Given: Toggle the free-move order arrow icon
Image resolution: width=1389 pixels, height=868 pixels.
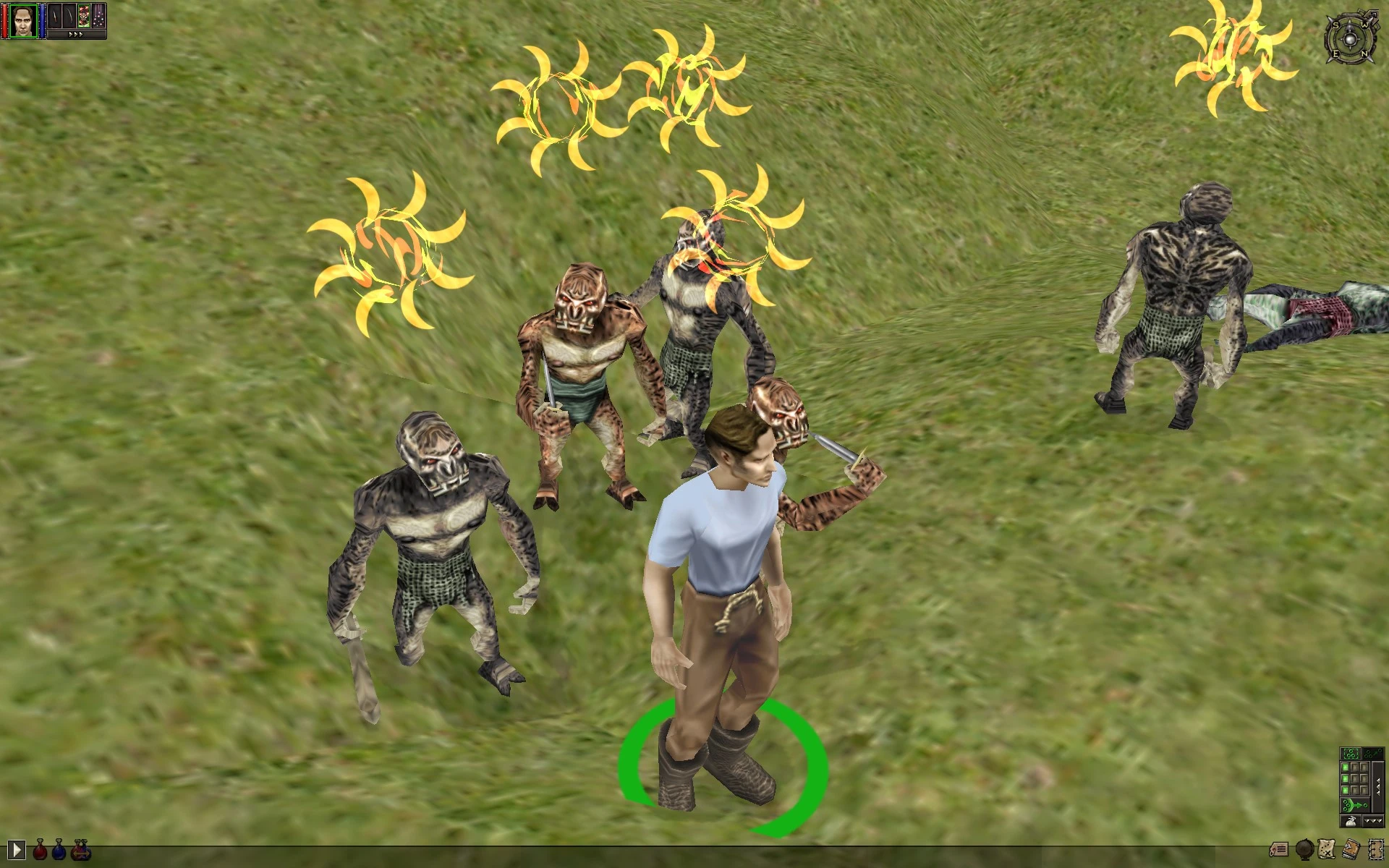Looking at the screenshot, I should (1373, 754).
